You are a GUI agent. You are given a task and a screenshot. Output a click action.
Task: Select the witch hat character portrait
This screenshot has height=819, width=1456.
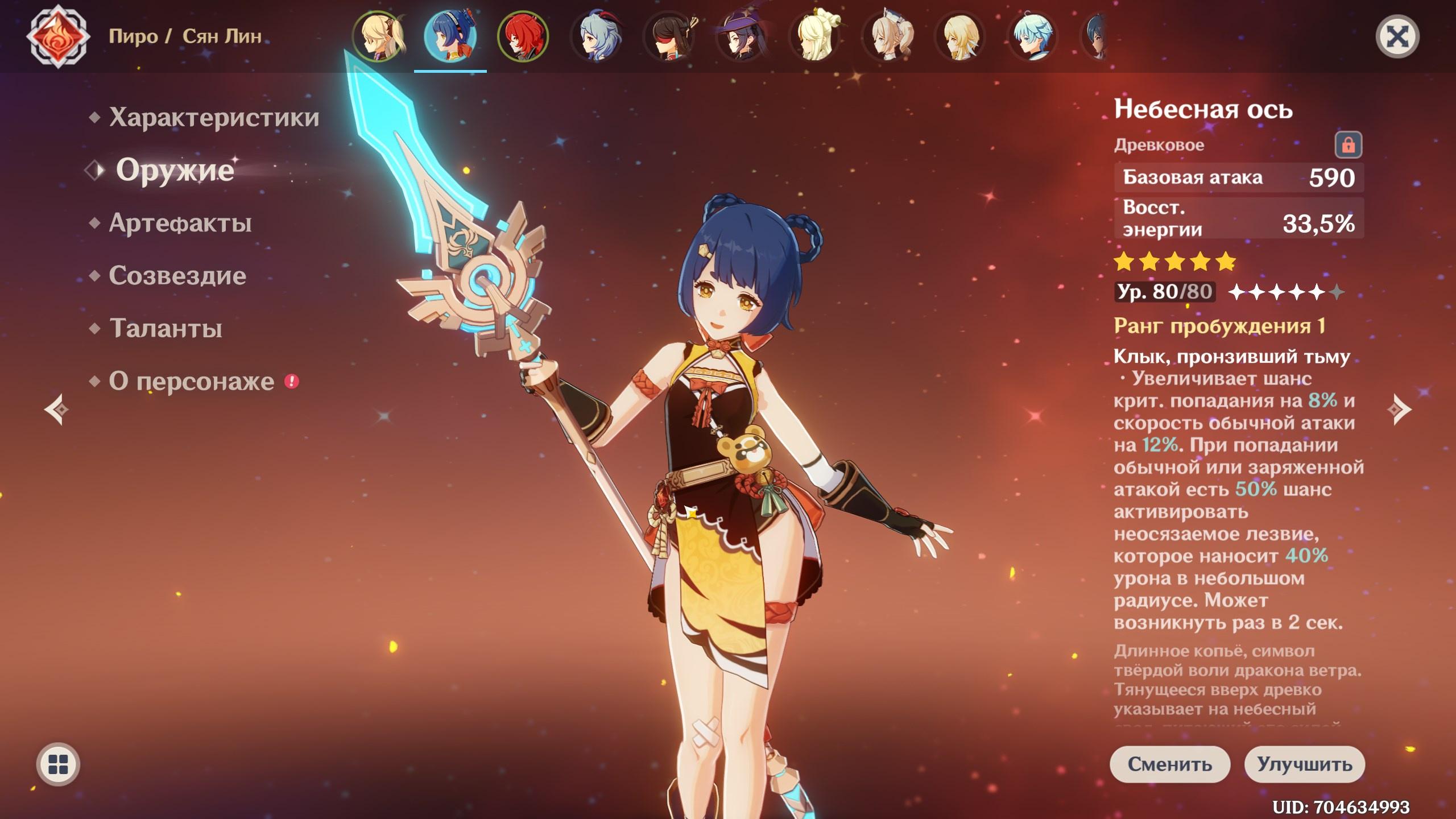pos(741,36)
